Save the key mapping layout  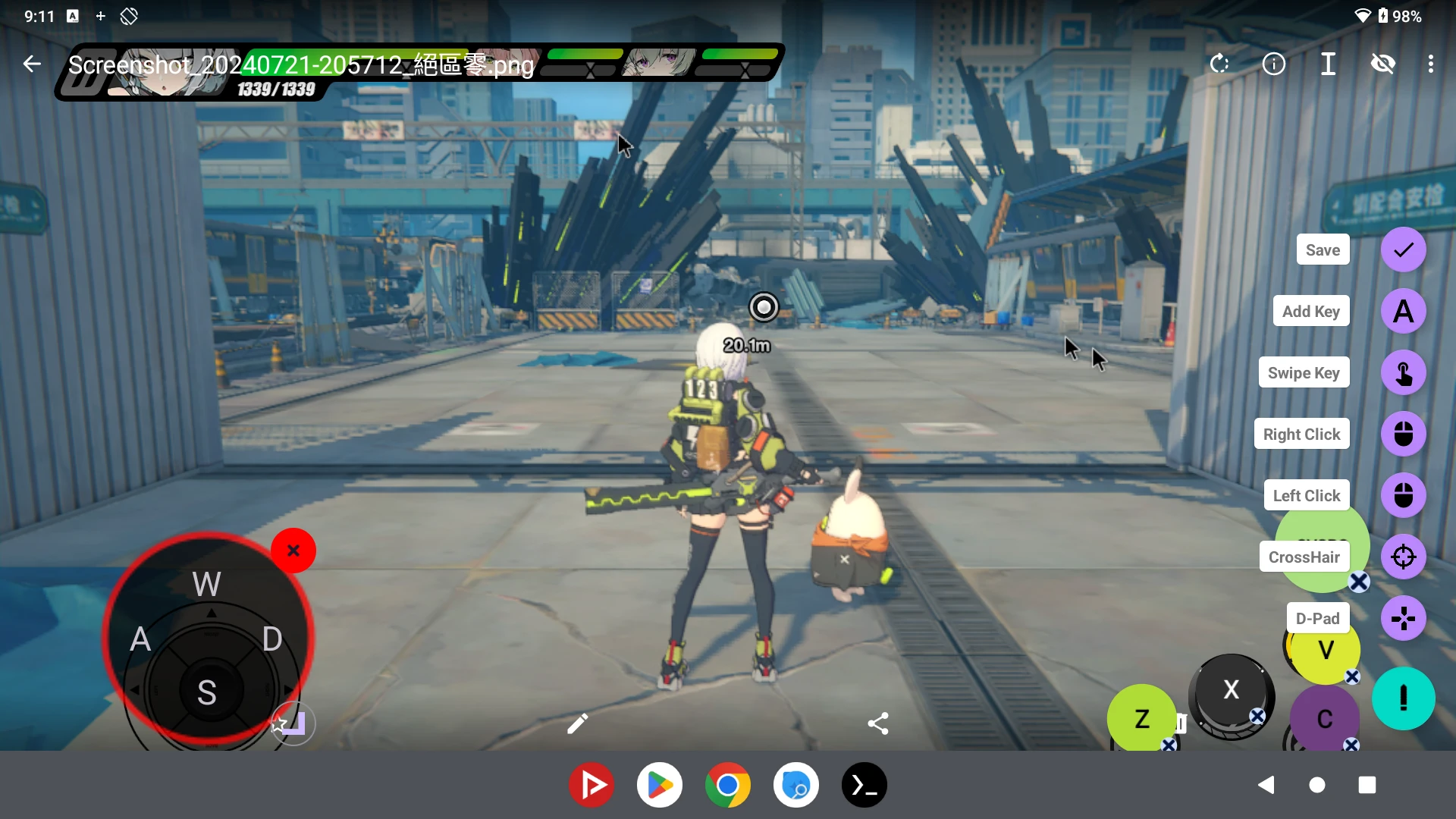point(1403,250)
